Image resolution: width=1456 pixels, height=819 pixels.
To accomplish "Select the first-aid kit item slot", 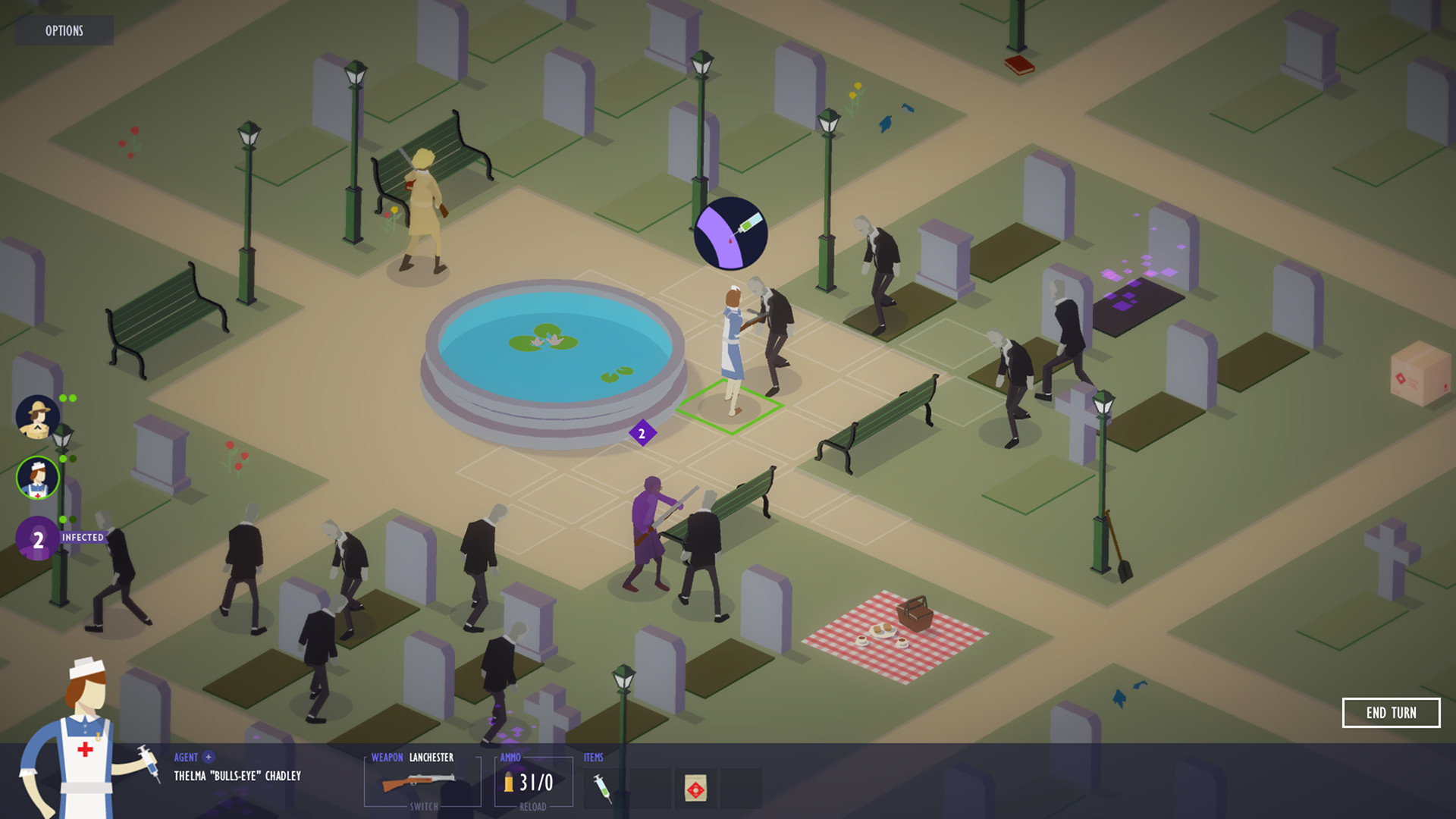I will click(694, 787).
